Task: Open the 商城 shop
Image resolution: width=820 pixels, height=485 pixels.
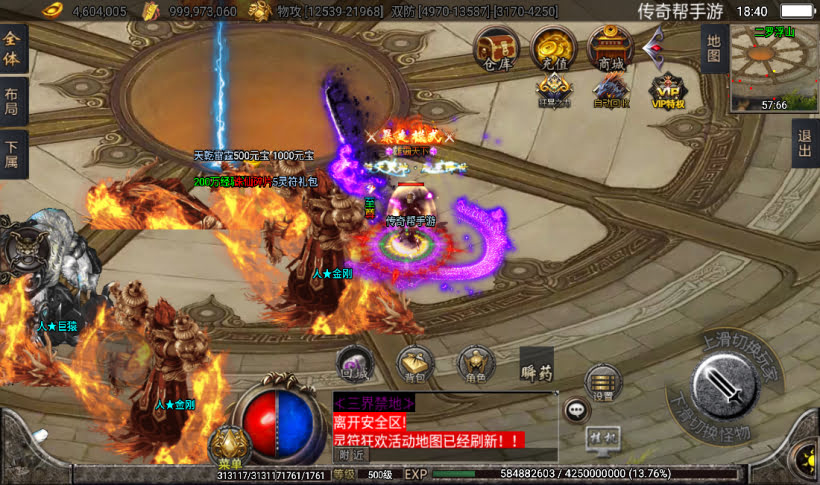Action: point(610,48)
